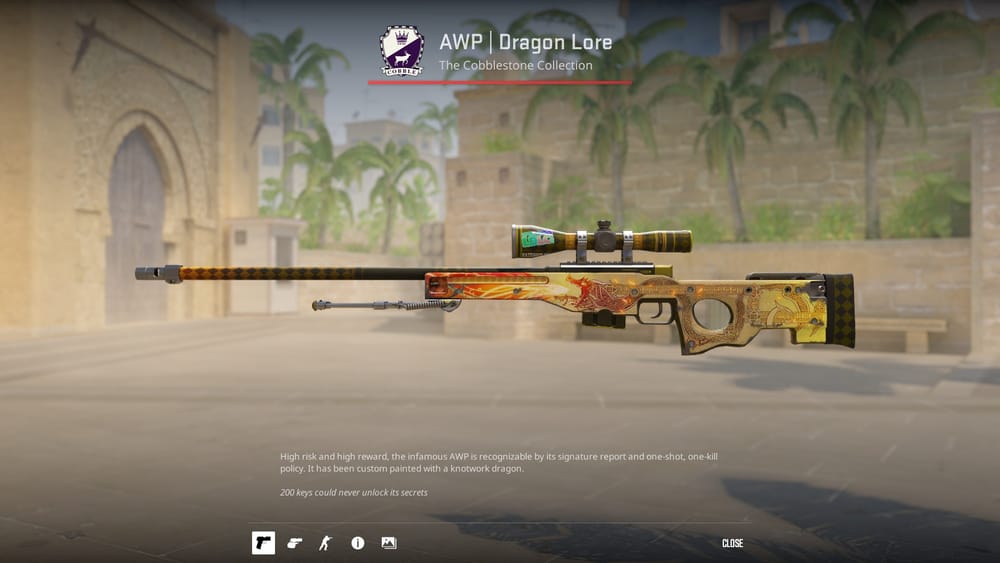Close the weapon inspect screen
The height and width of the screenshot is (563, 1000).
[x=732, y=543]
